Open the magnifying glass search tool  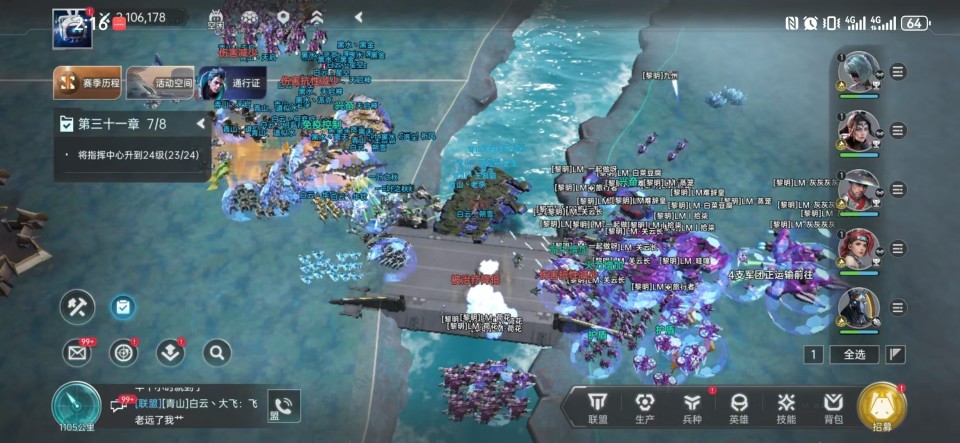217,352
